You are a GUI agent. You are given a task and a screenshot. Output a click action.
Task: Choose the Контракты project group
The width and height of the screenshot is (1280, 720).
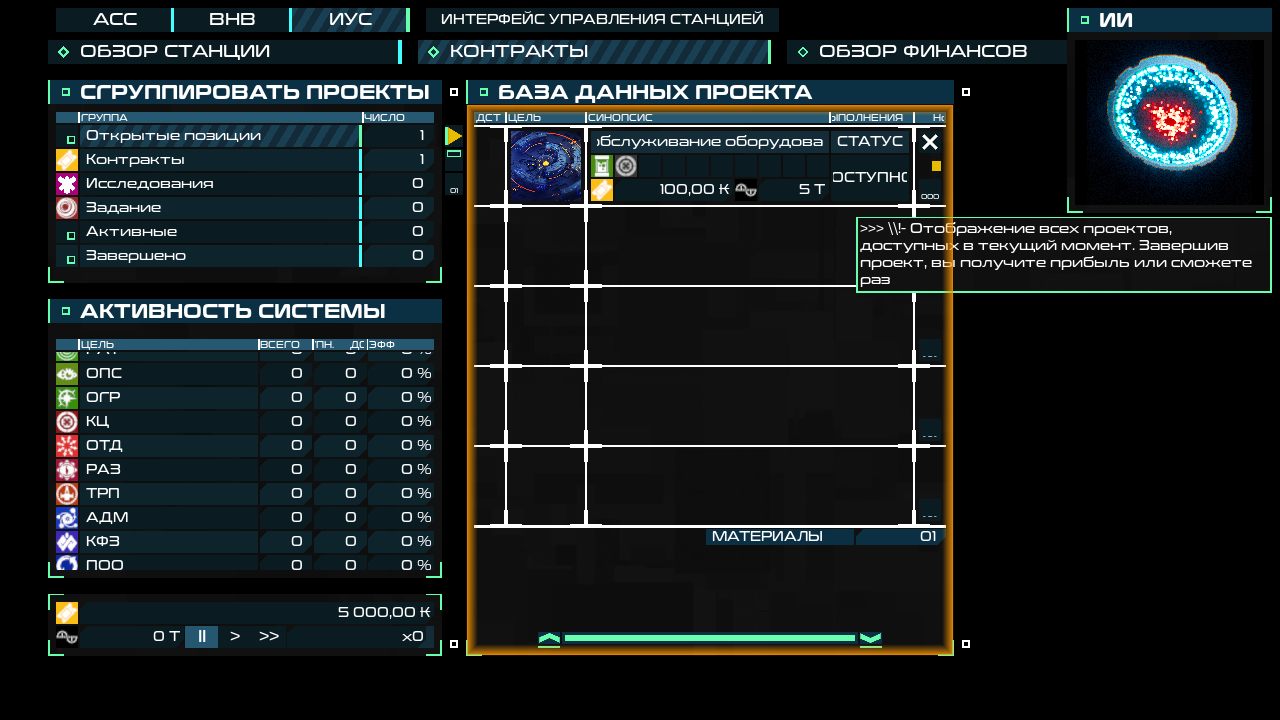coord(220,160)
